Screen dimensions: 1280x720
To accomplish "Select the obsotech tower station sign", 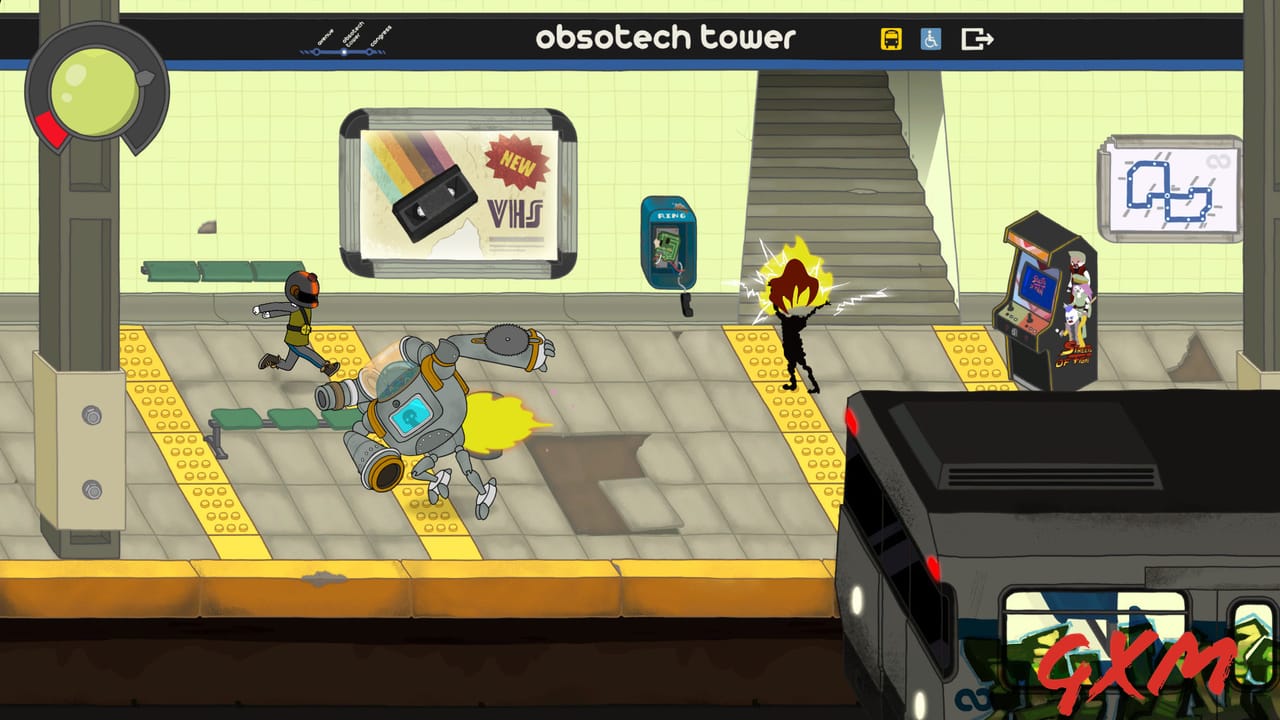I will click(665, 38).
